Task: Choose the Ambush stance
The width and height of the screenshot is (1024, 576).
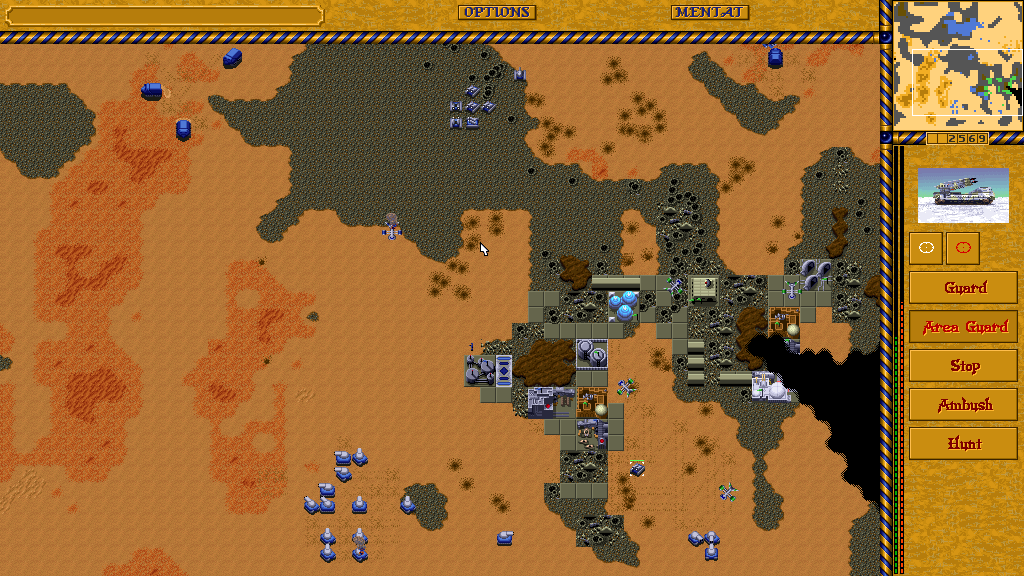Action: pyautogui.click(x=964, y=405)
